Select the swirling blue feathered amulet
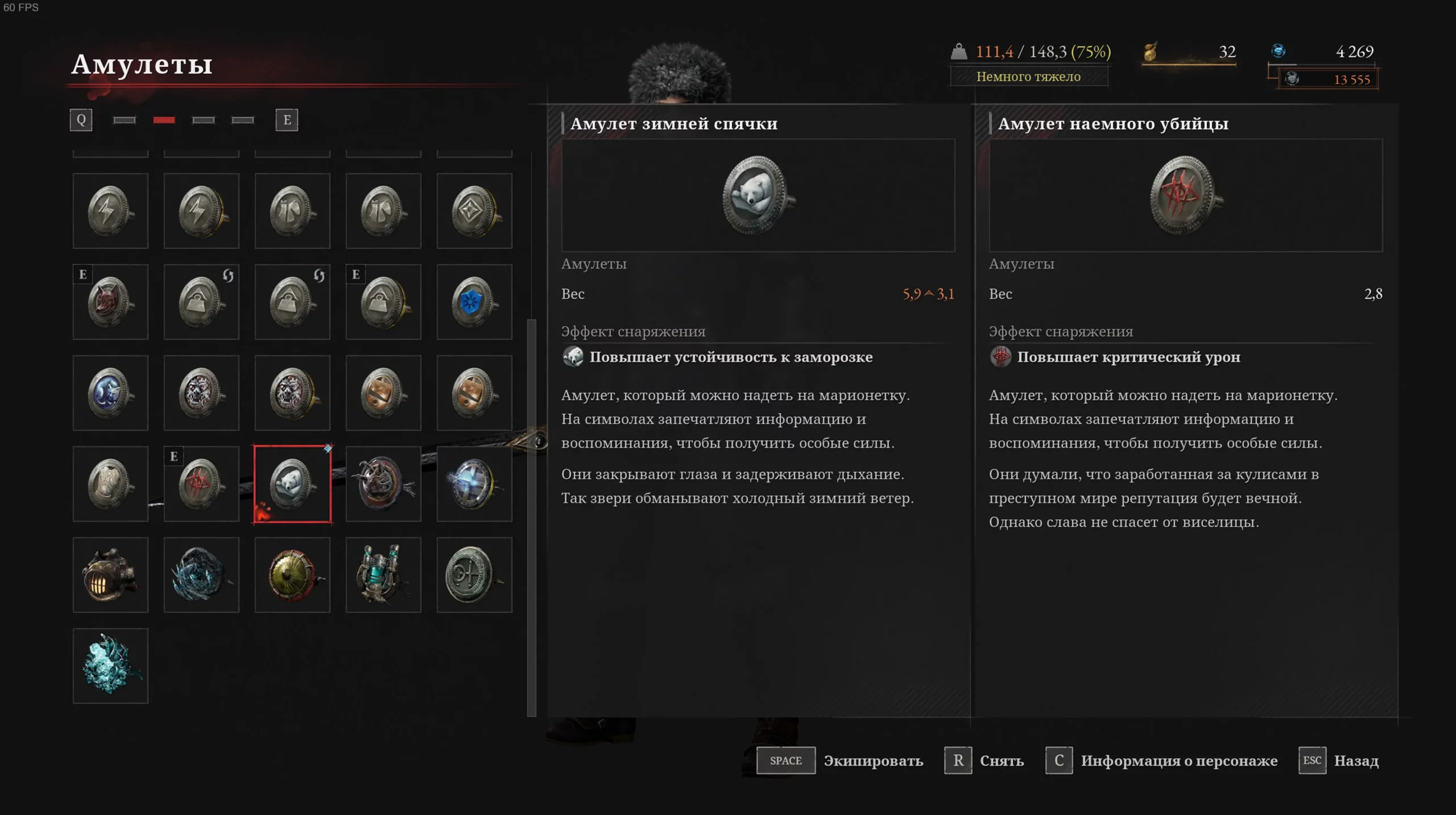Screen dimensions: 1456x815 (x=201, y=575)
